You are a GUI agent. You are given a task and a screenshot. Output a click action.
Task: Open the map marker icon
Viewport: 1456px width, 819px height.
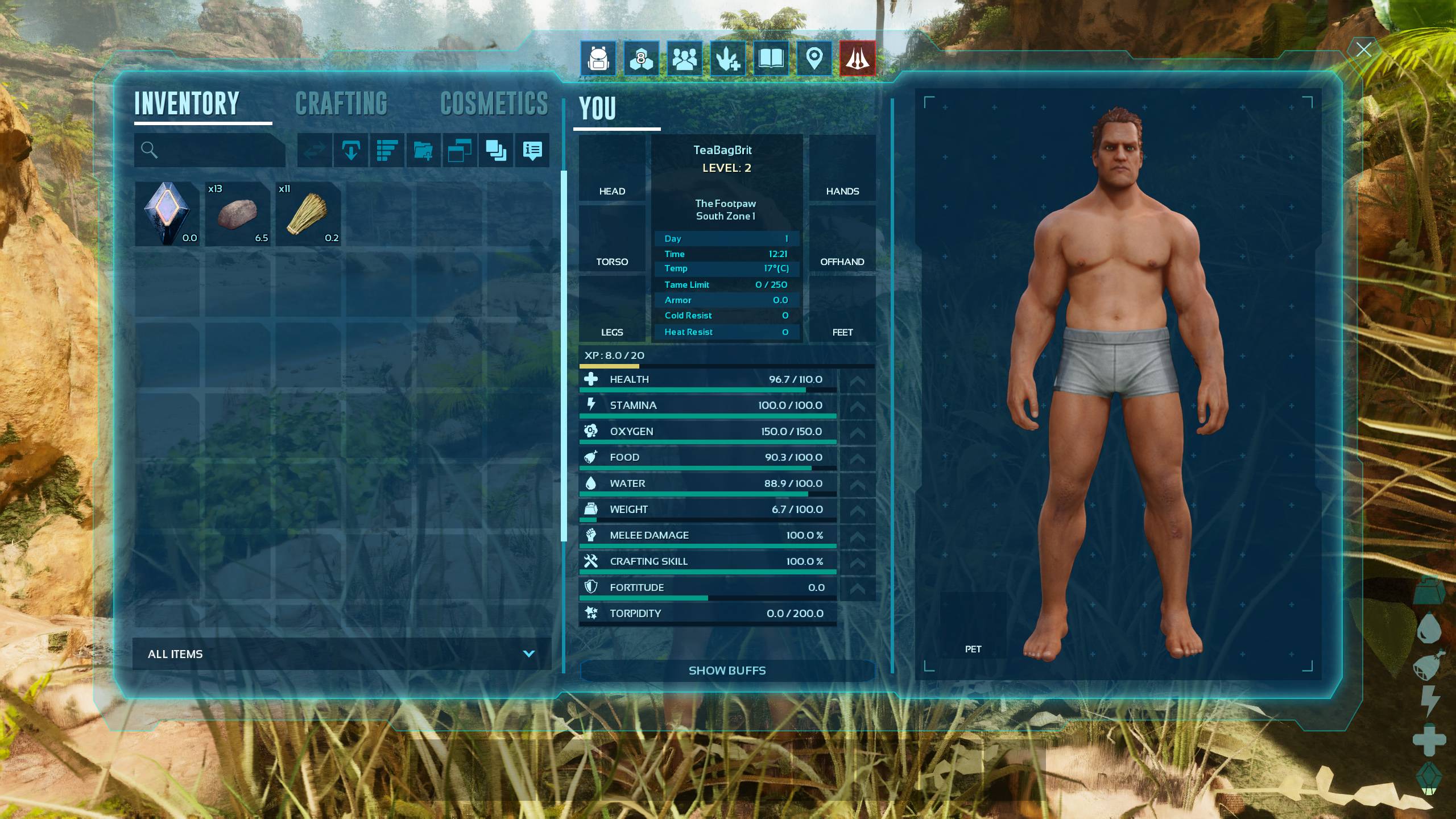click(814, 58)
